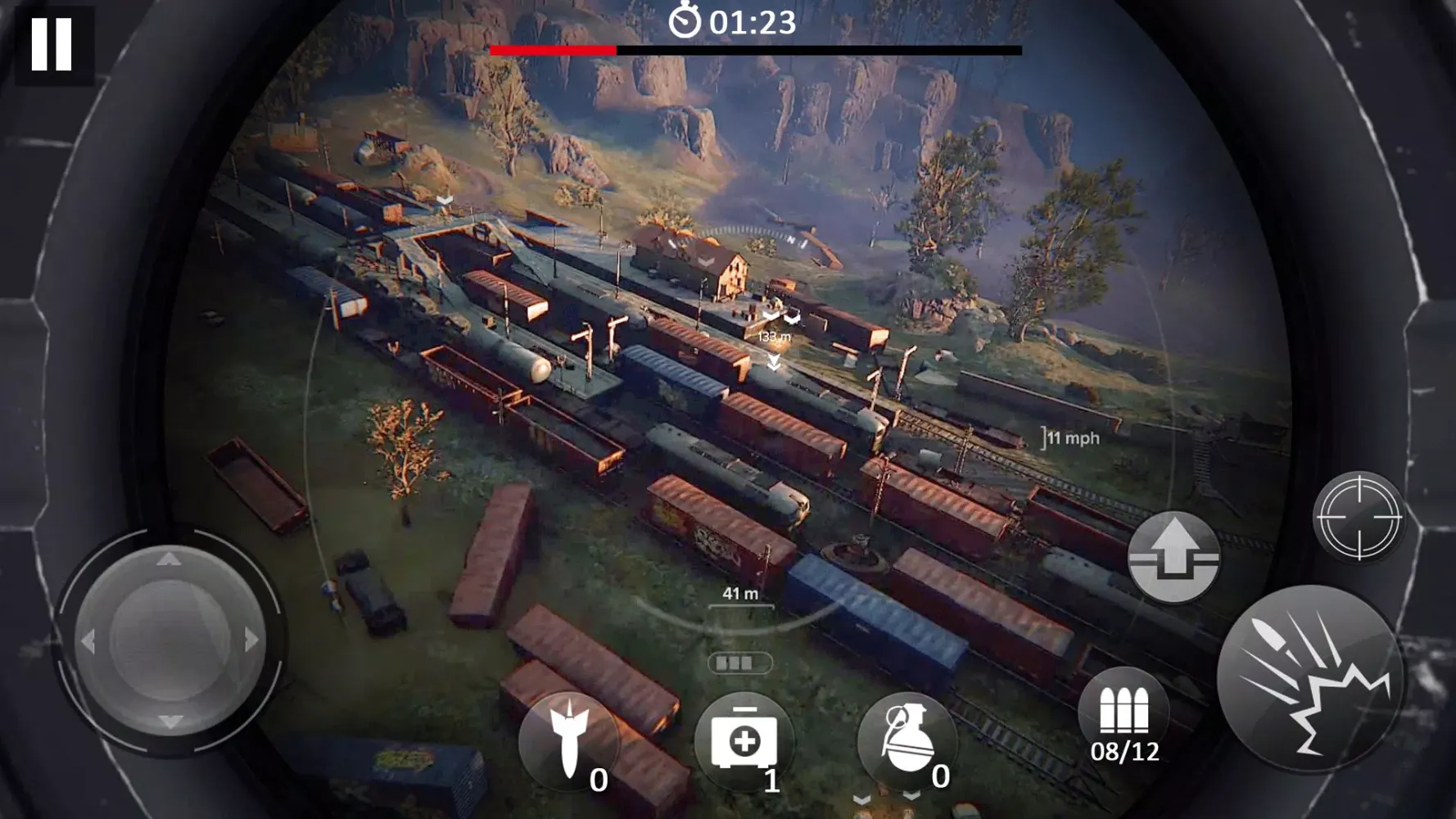Screen dimensions: 1456x819
Task: Tap the compass N indicator near the station
Action: (x=790, y=240)
